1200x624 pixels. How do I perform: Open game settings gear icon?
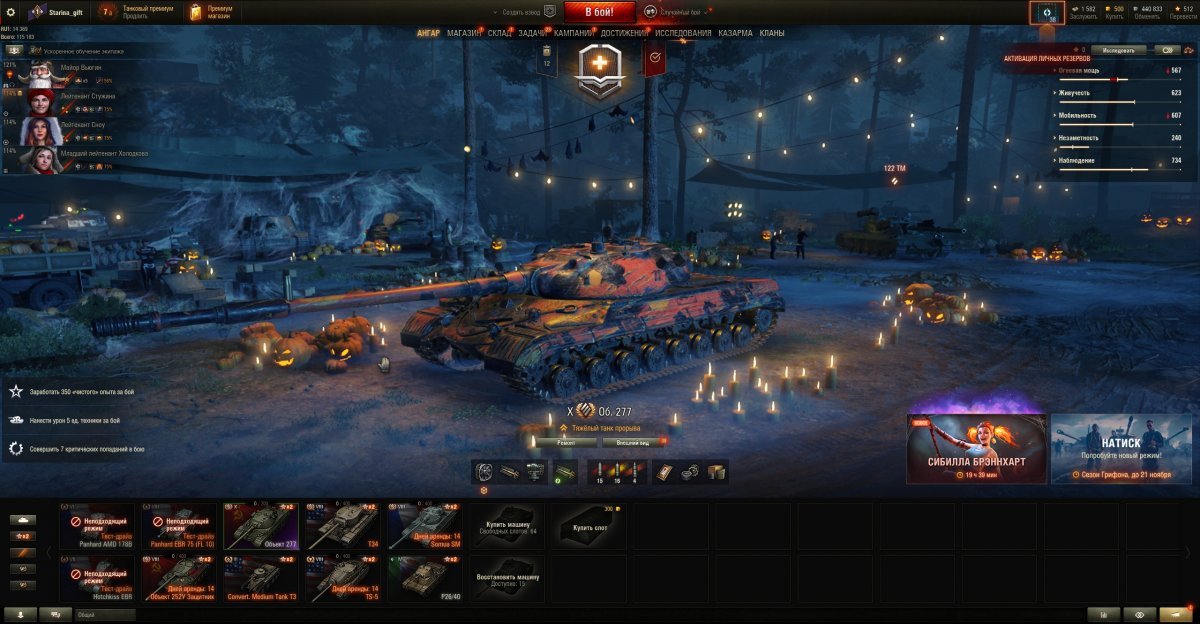(11, 11)
